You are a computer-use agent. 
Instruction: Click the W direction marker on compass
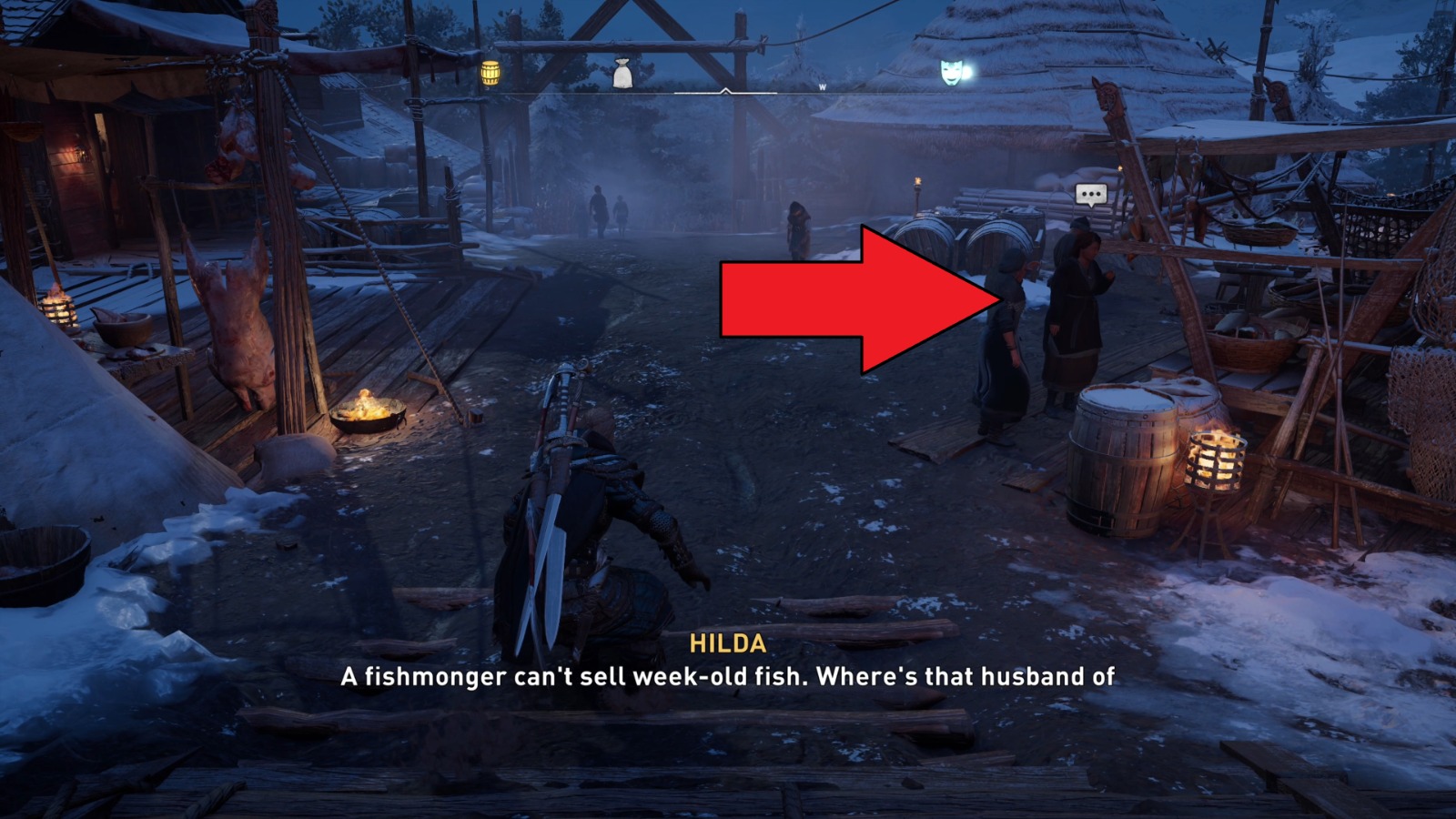pyautogui.click(x=822, y=86)
